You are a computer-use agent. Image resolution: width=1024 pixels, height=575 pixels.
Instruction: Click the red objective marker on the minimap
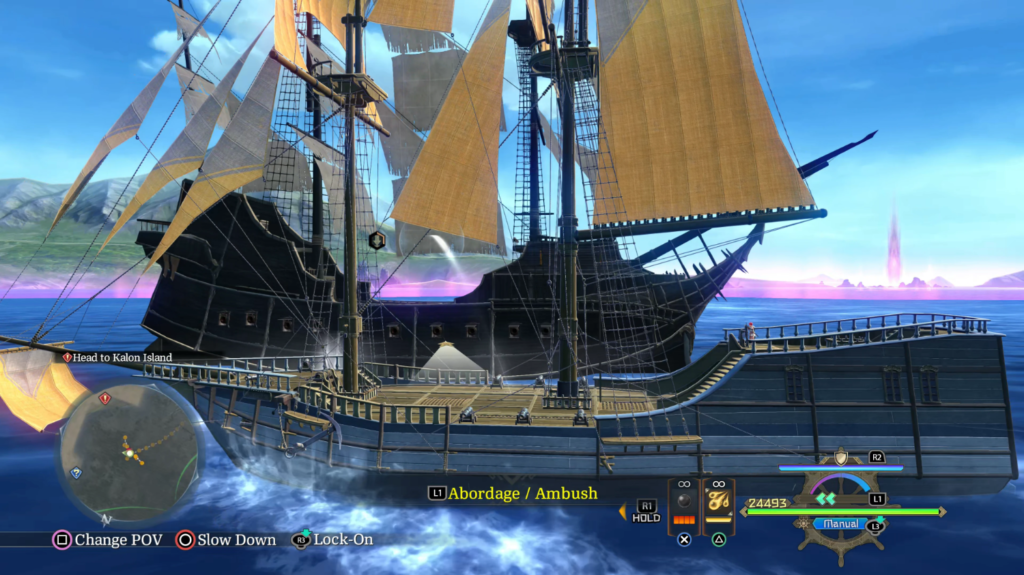104,398
